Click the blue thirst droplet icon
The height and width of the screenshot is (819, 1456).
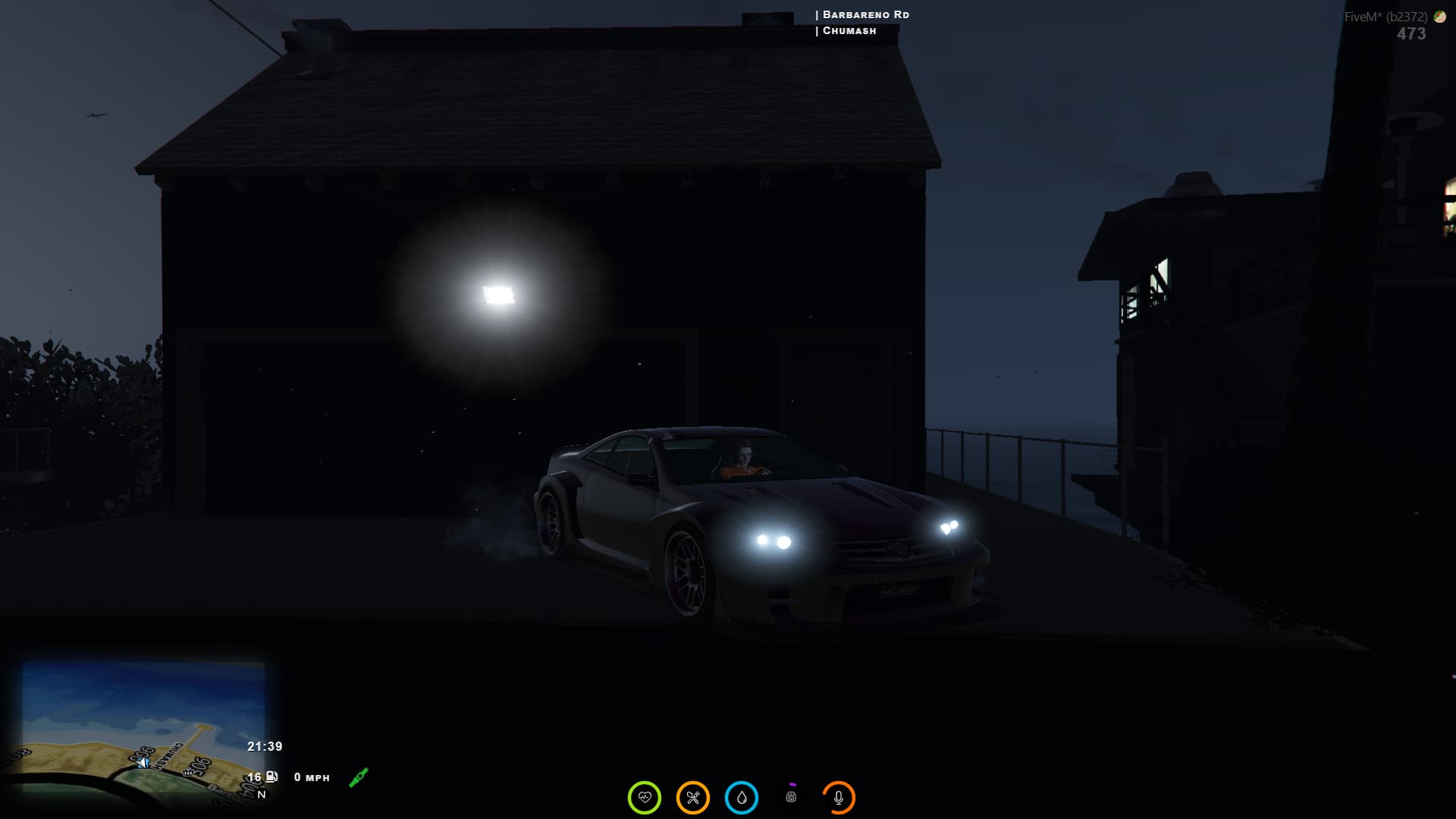[x=741, y=797]
